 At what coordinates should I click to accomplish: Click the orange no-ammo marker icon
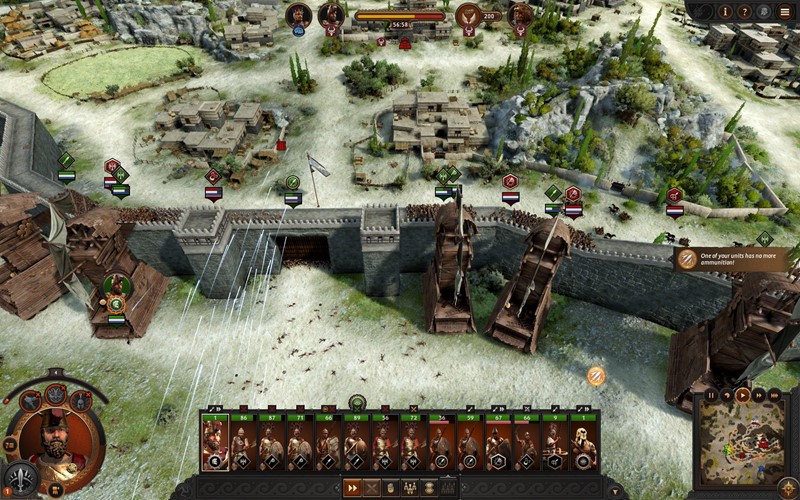point(596,376)
